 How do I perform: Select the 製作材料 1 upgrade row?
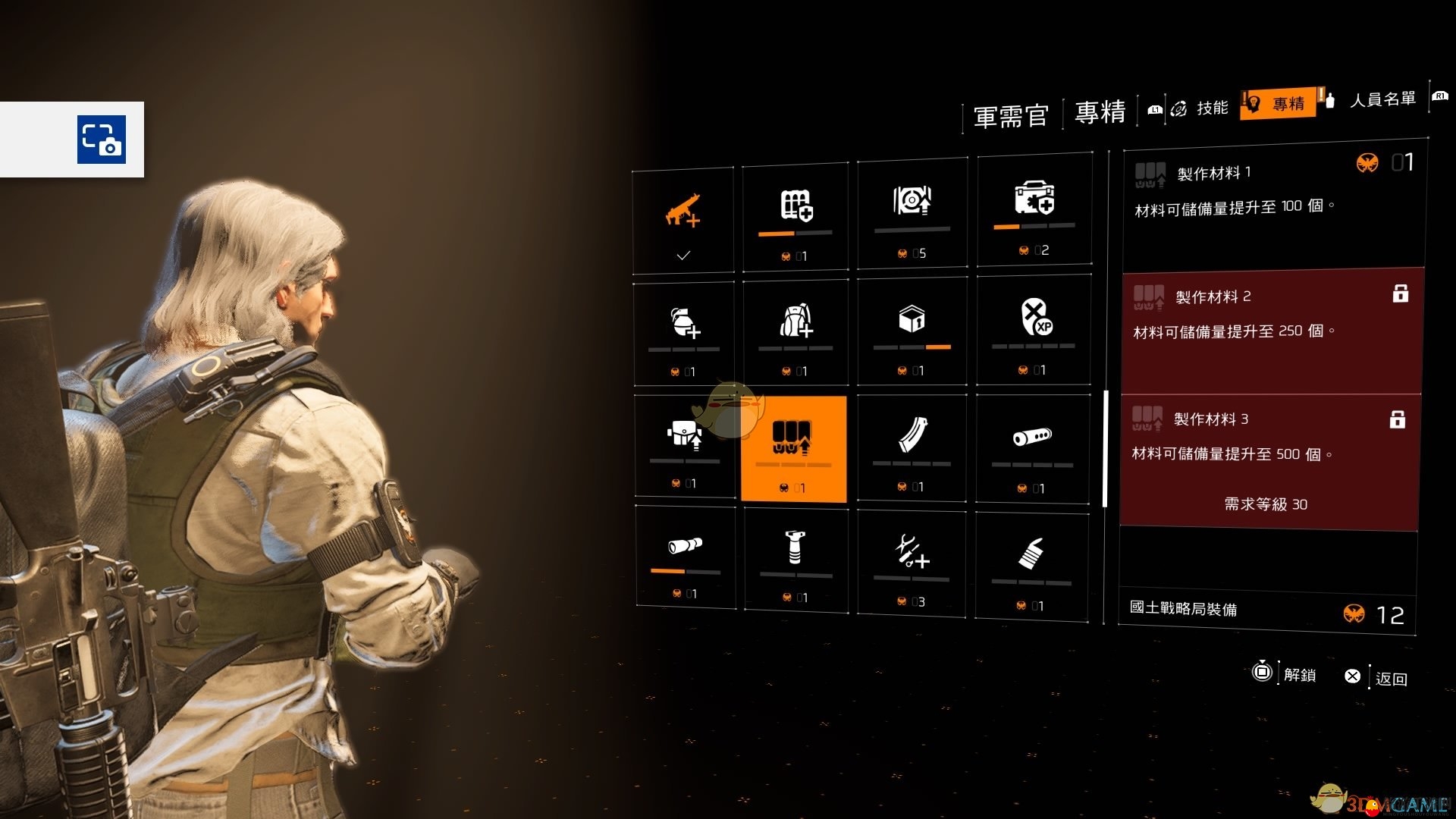click(x=1272, y=205)
